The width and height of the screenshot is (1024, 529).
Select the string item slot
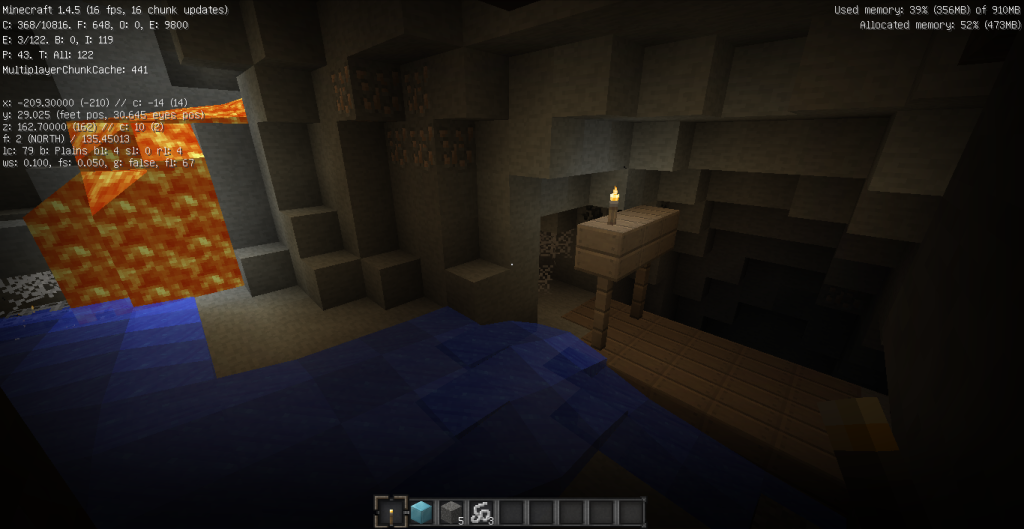pos(481,513)
